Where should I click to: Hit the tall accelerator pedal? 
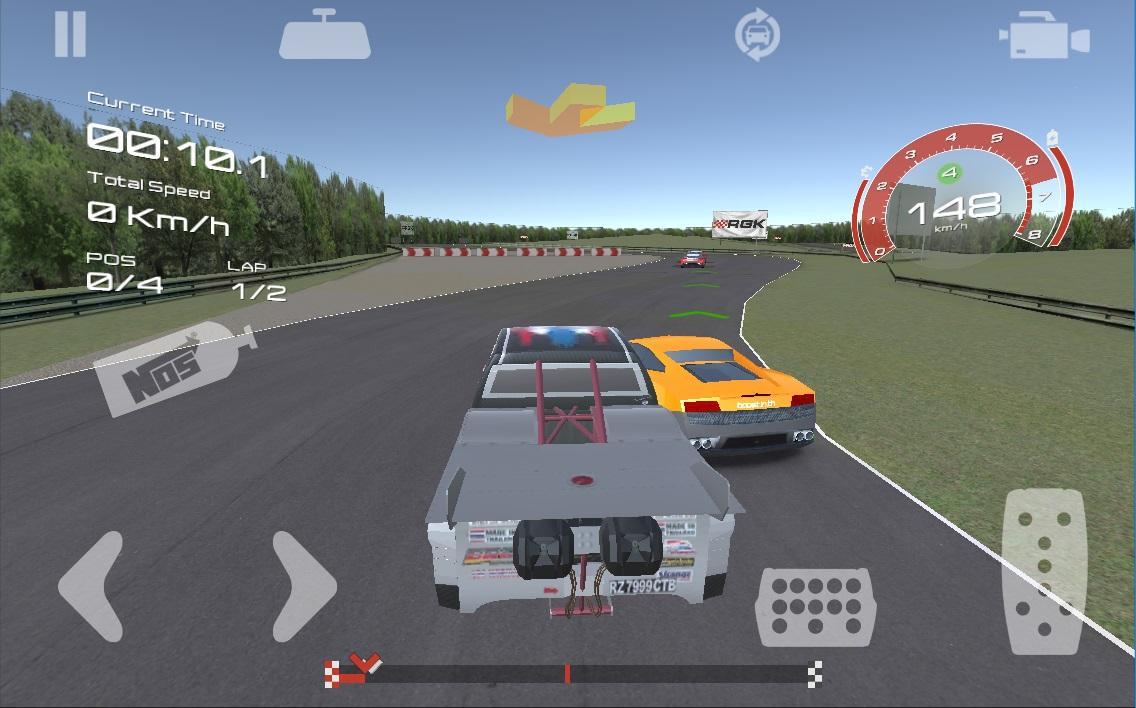1044,570
